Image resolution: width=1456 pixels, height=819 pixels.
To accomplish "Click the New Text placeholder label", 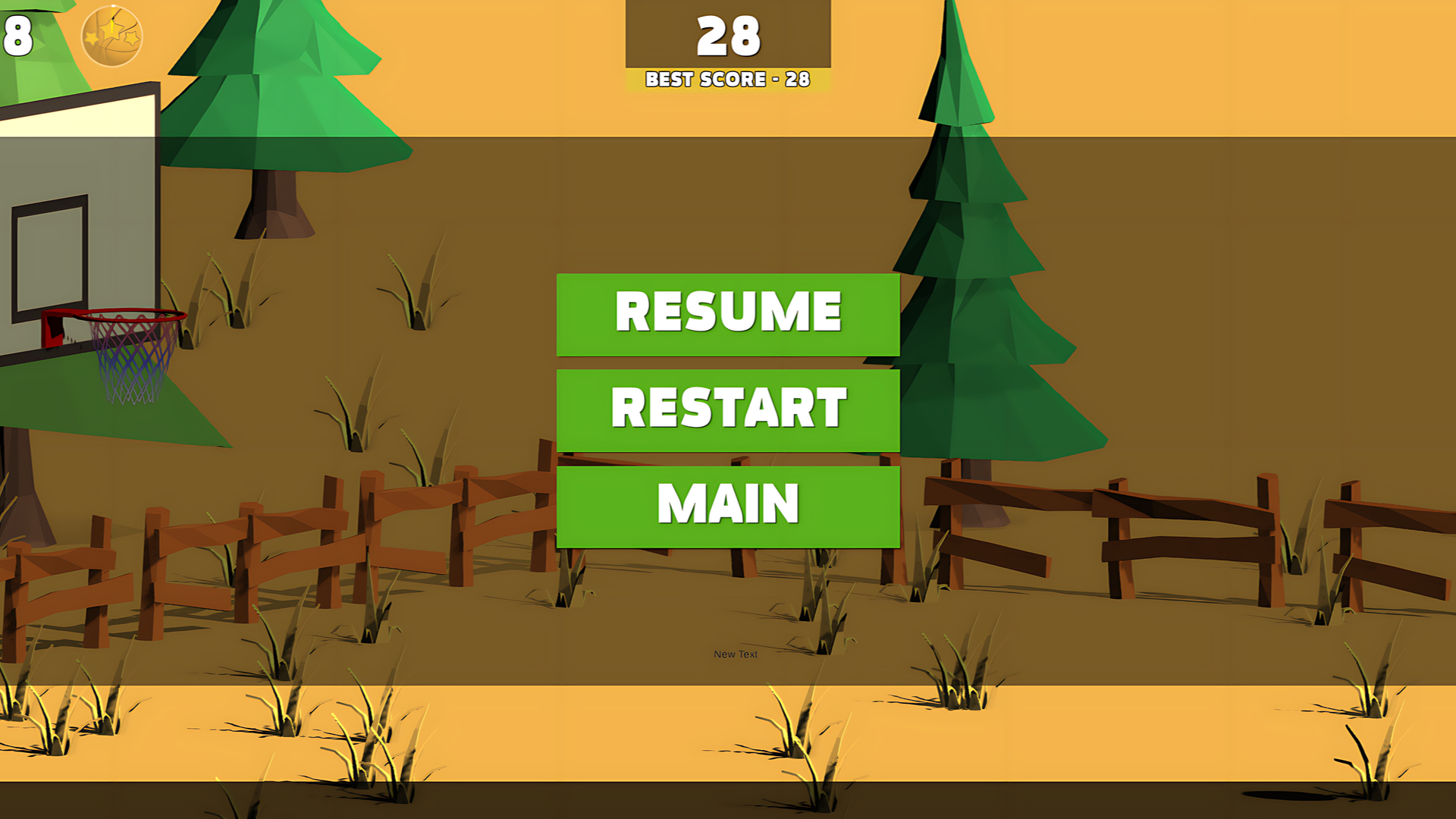I will pyautogui.click(x=734, y=654).
